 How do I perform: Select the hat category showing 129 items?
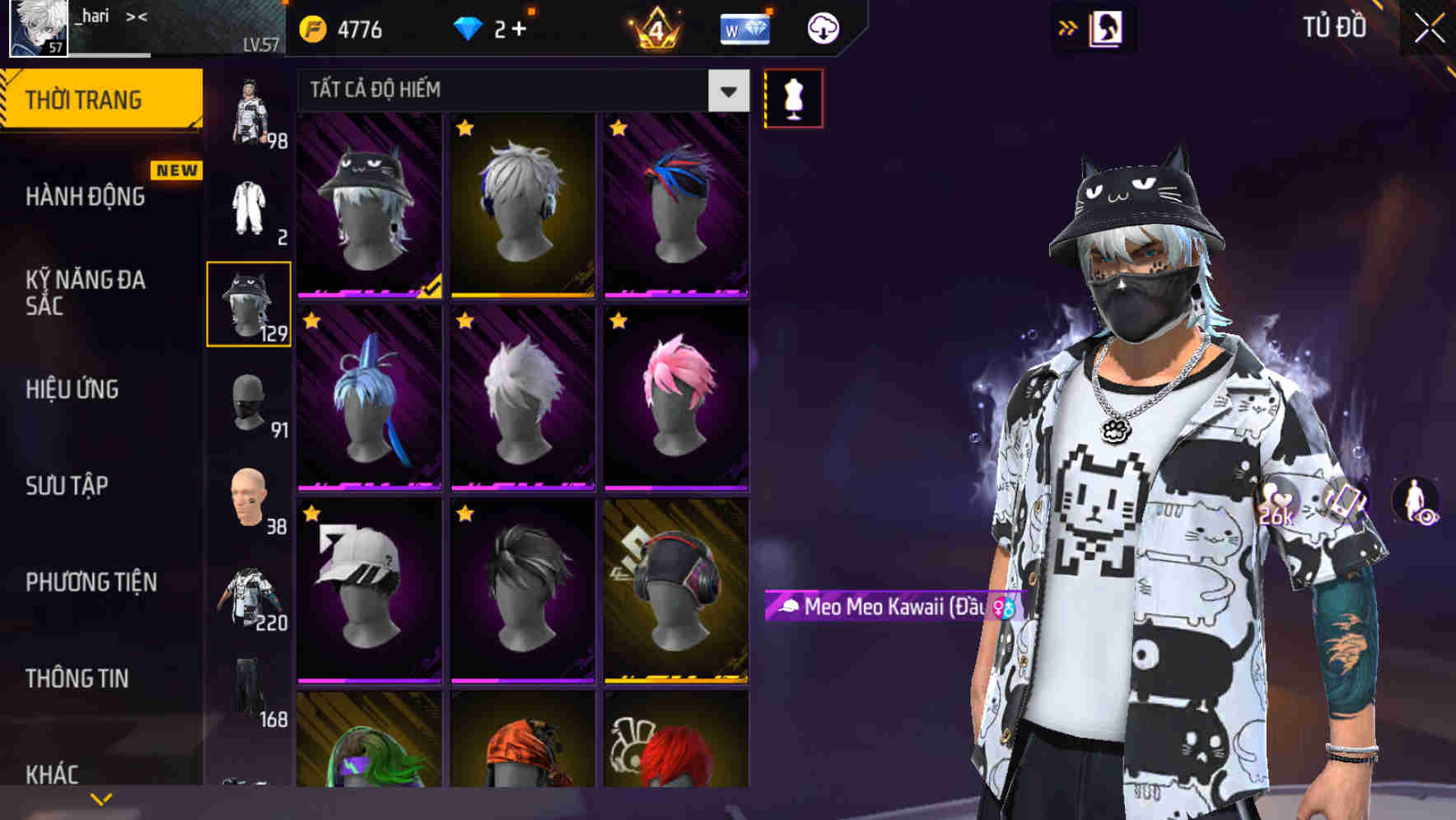[249, 303]
